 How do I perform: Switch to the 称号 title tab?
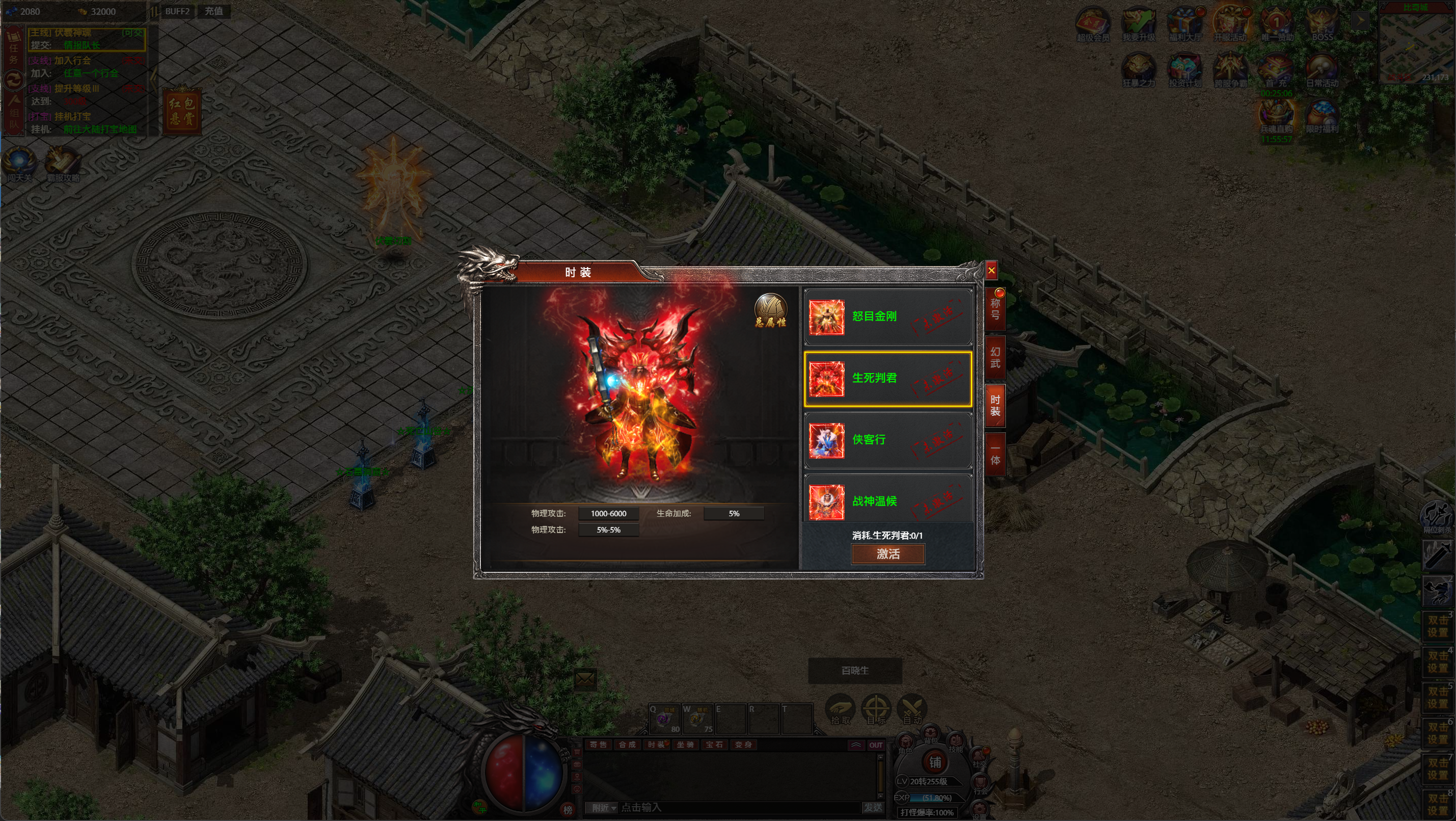coord(995,309)
